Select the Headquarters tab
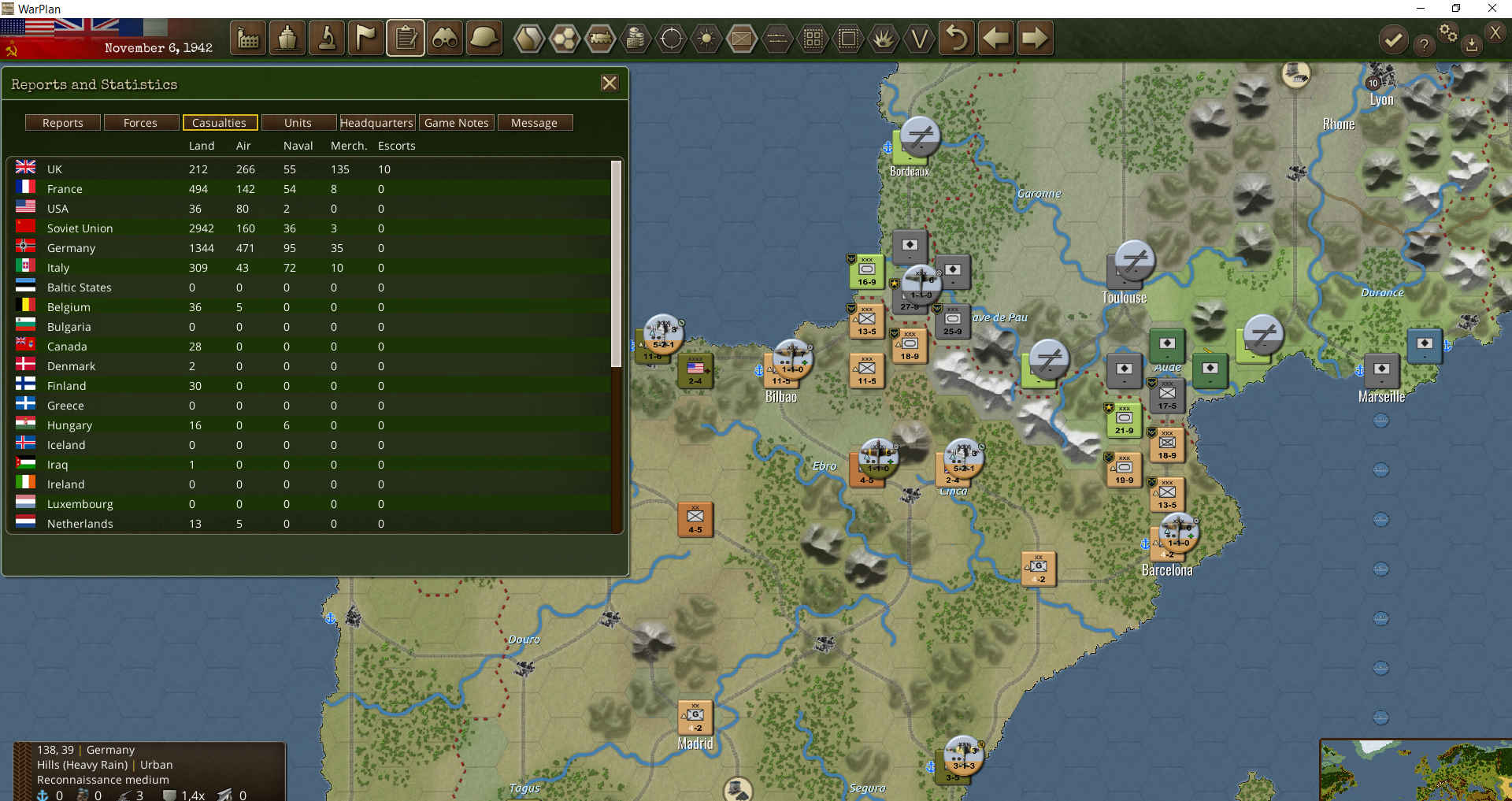This screenshot has height=801, width=1512. coord(376,123)
